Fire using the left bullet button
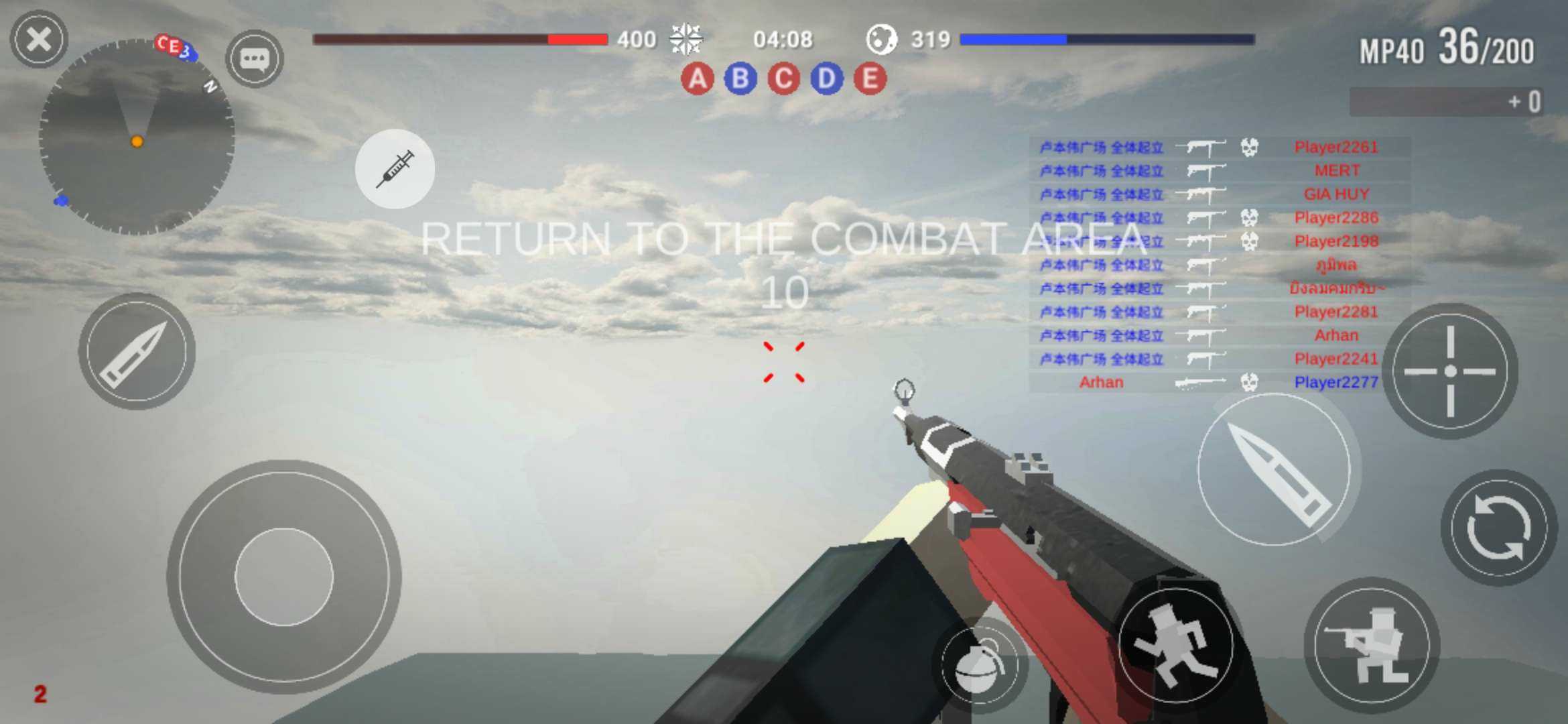This screenshot has height=724, width=1568. (137, 351)
